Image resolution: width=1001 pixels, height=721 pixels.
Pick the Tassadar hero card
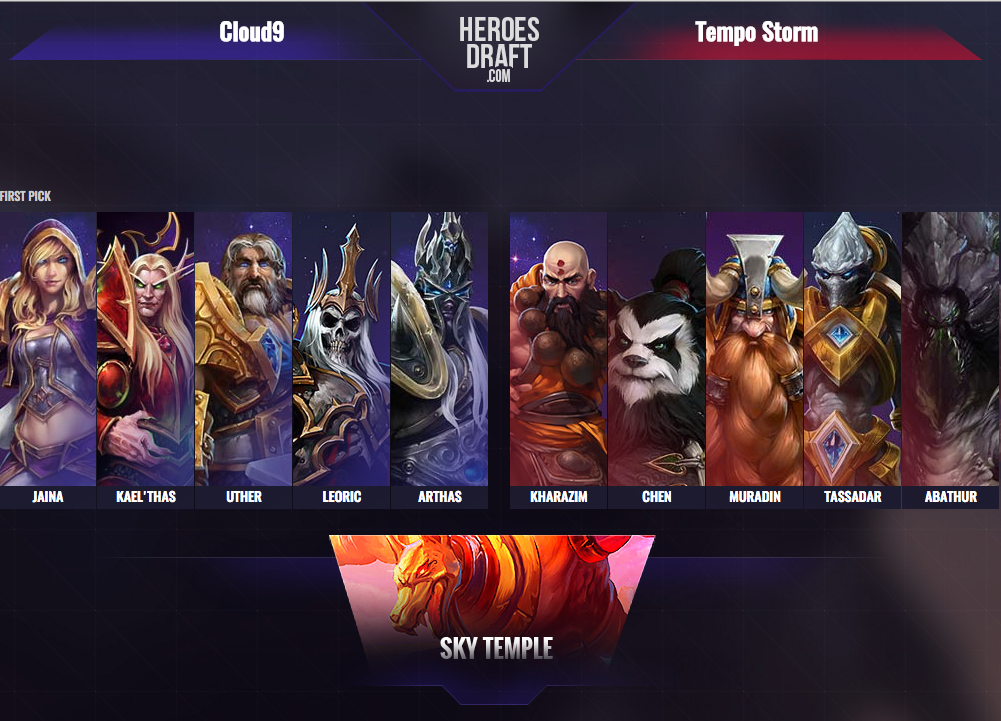[852, 350]
